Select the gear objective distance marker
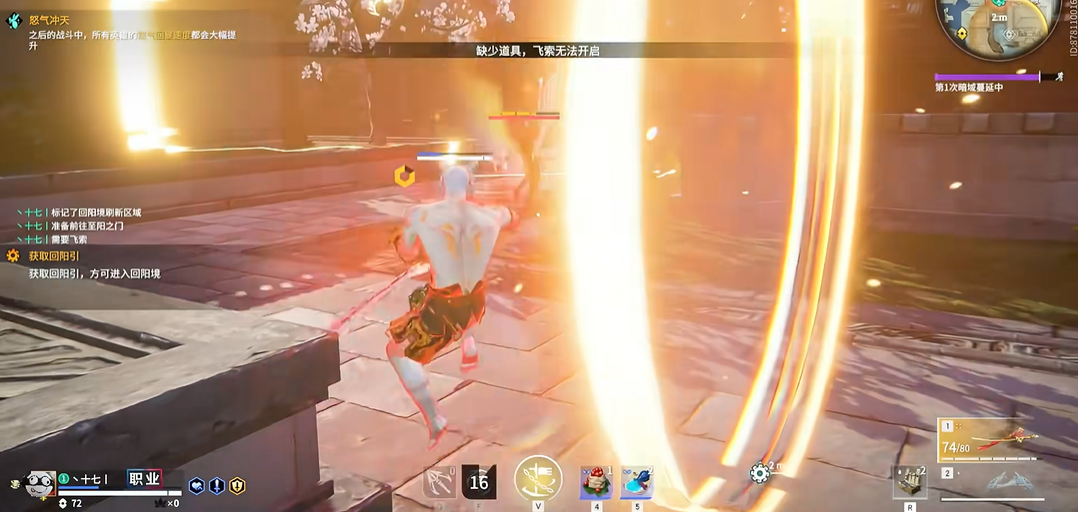The height and width of the screenshot is (512, 1078). point(760,472)
